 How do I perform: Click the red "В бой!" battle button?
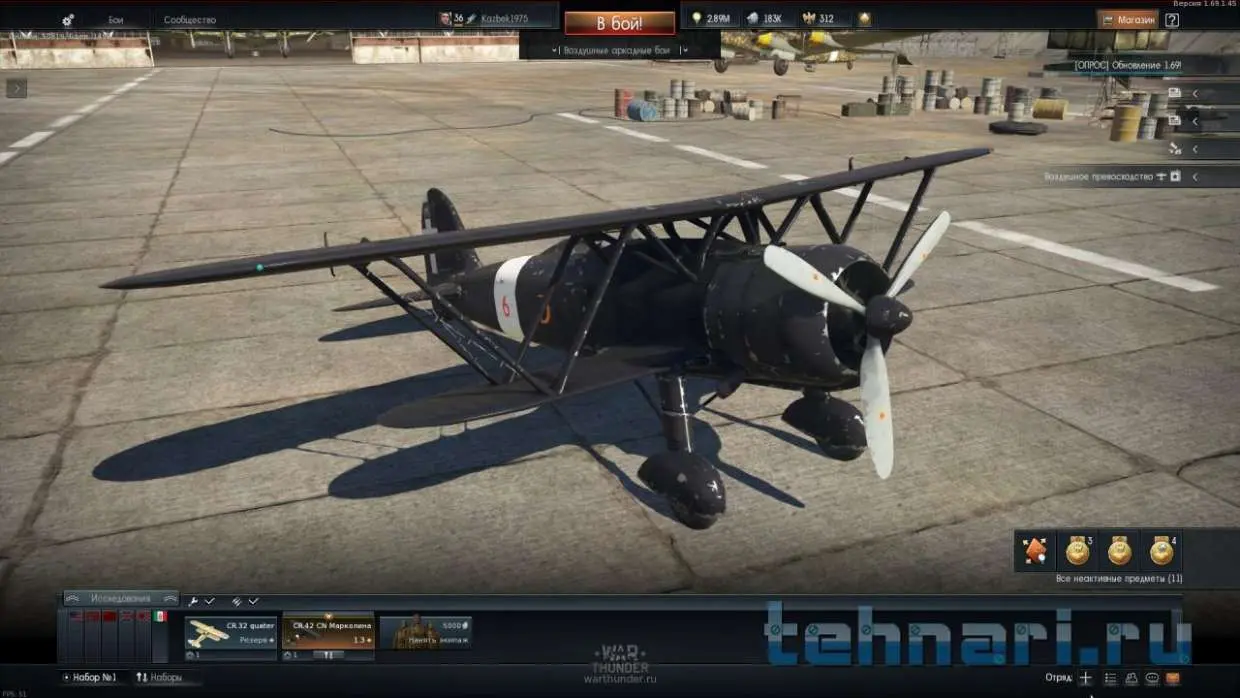[619, 22]
